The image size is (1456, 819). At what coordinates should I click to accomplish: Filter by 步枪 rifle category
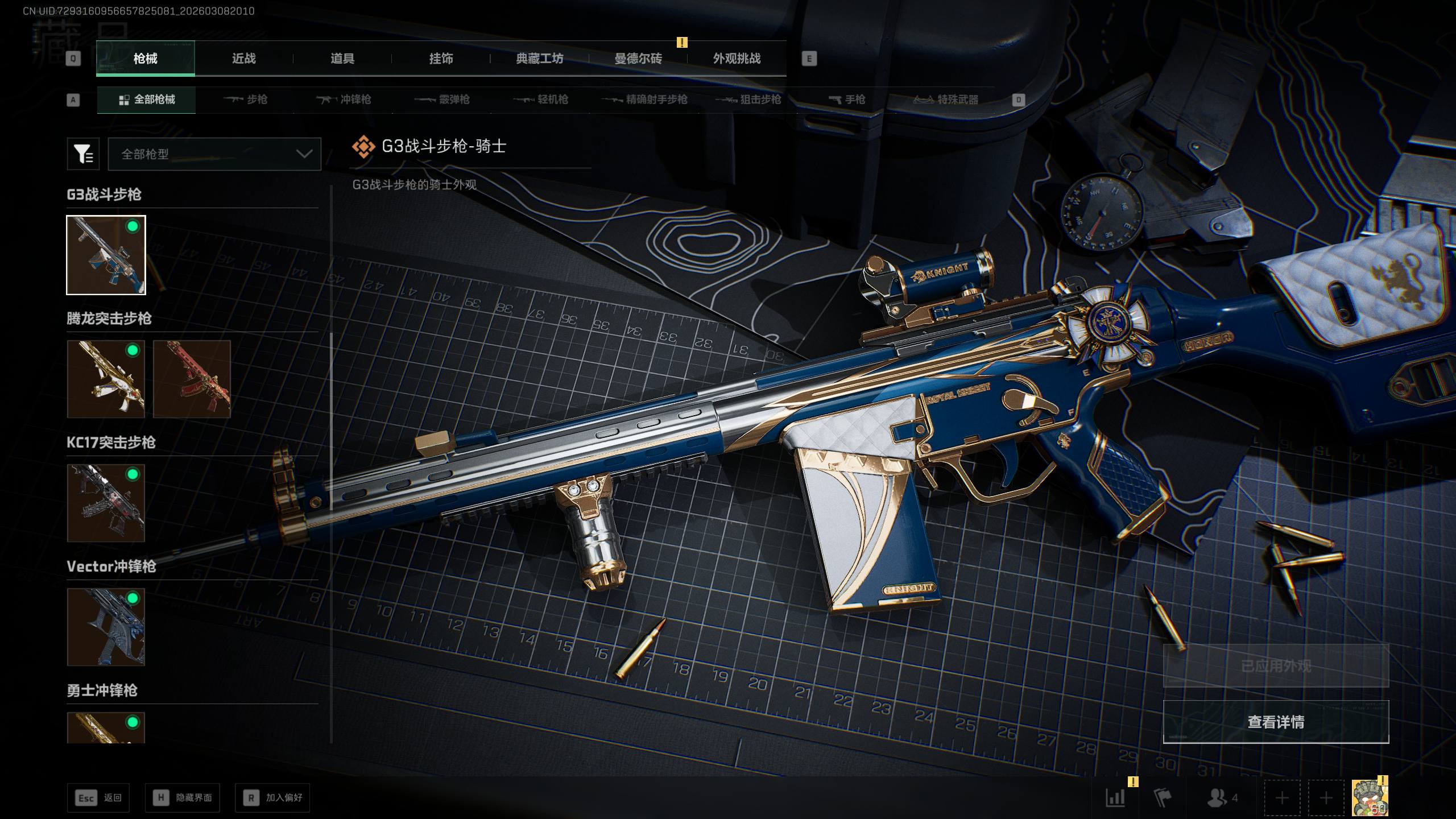click(246, 100)
